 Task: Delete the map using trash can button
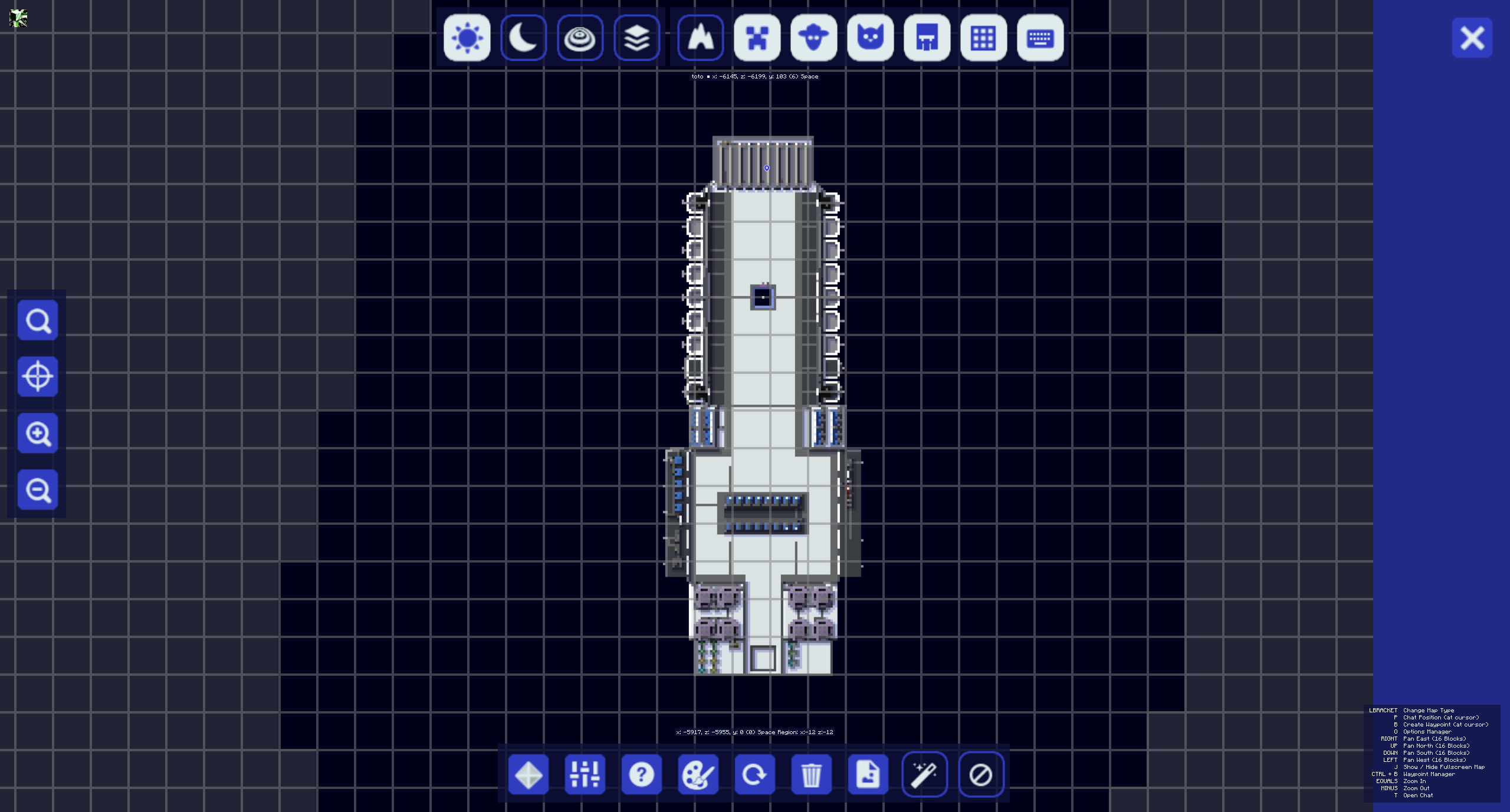click(x=811, y=774)
